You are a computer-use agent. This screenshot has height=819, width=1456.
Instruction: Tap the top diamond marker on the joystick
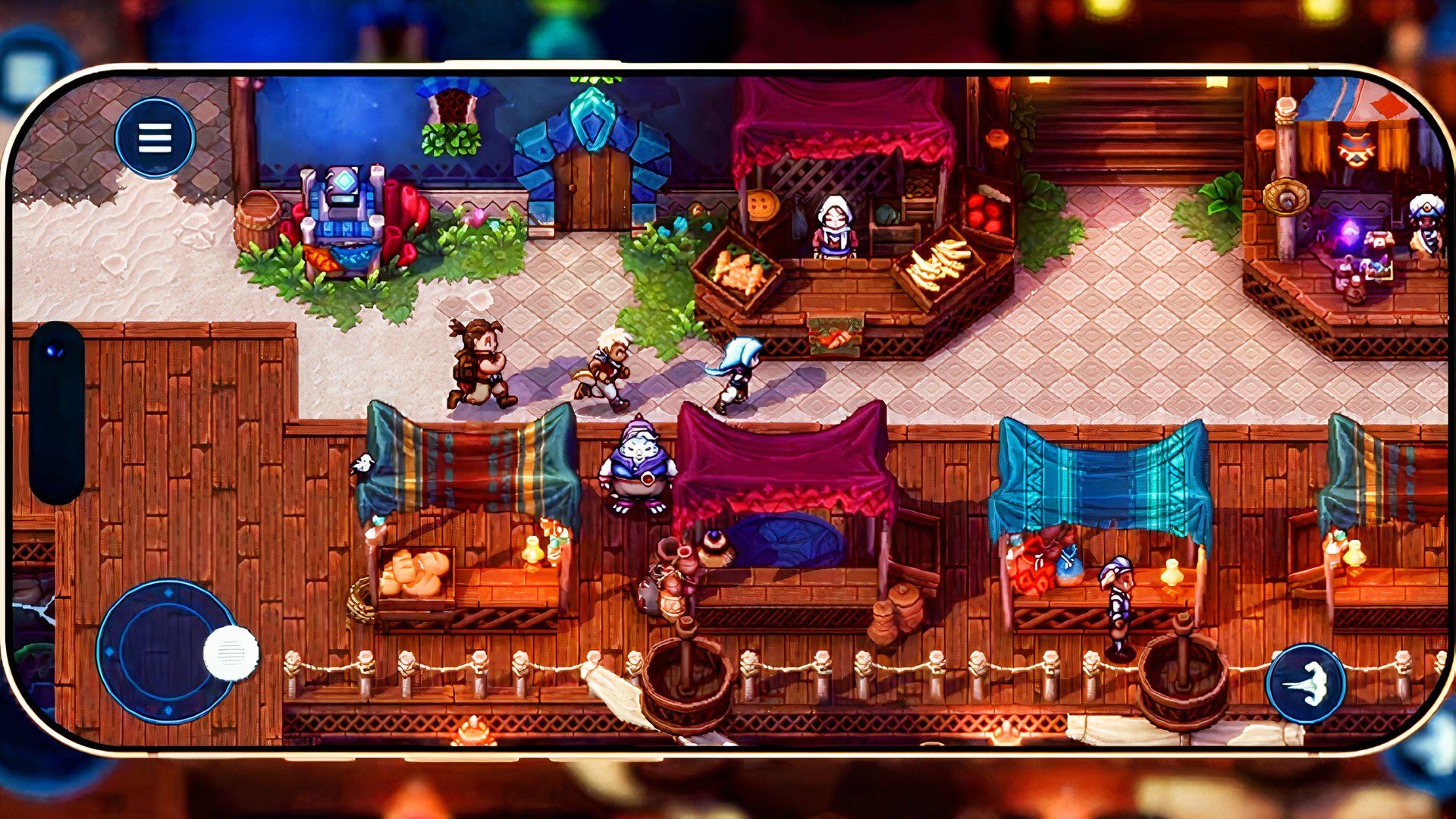[x=168, y=591]
